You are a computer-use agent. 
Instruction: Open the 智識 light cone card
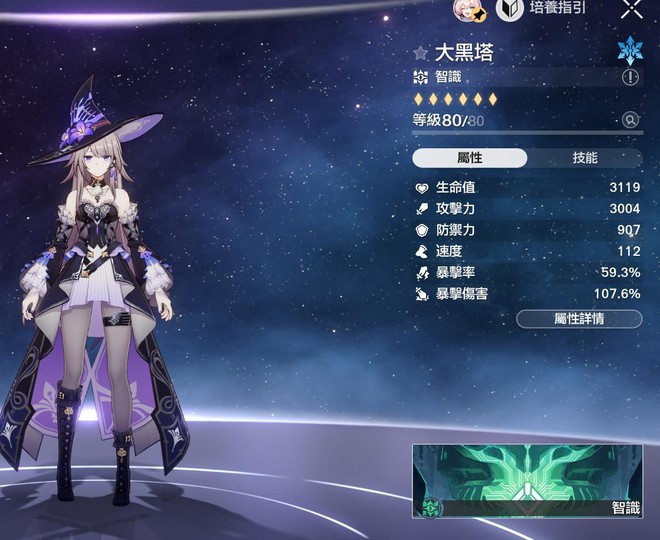coord(528,481)
